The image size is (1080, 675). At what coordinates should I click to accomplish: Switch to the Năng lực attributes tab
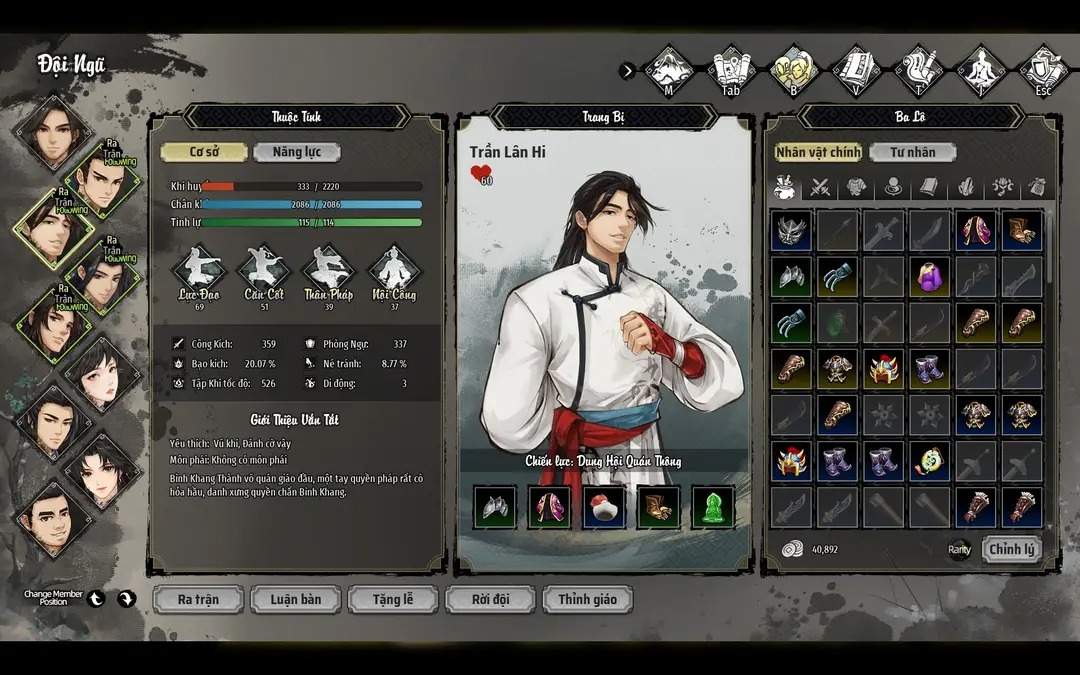[x=296, y=152]
